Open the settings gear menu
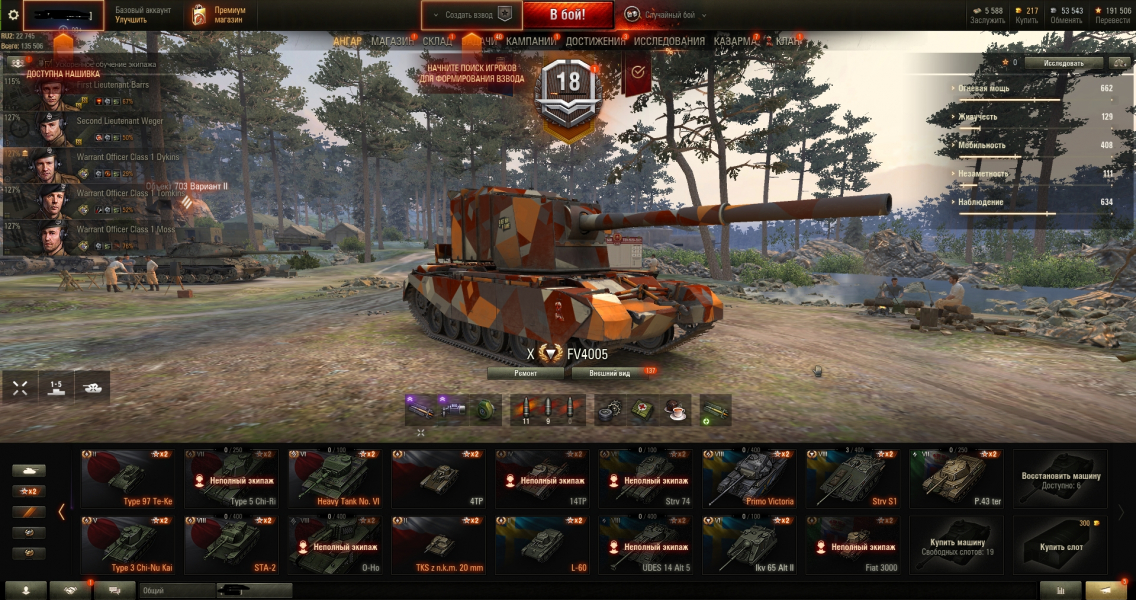 pyautogui.click(x=13, y=15)
